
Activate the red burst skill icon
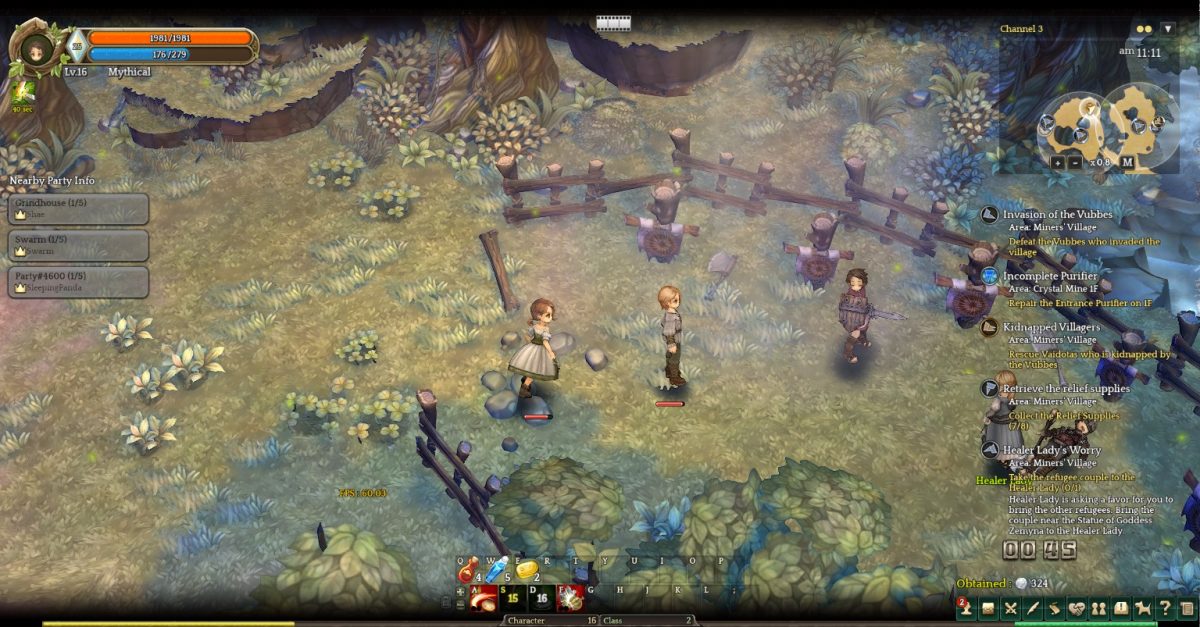570,598
